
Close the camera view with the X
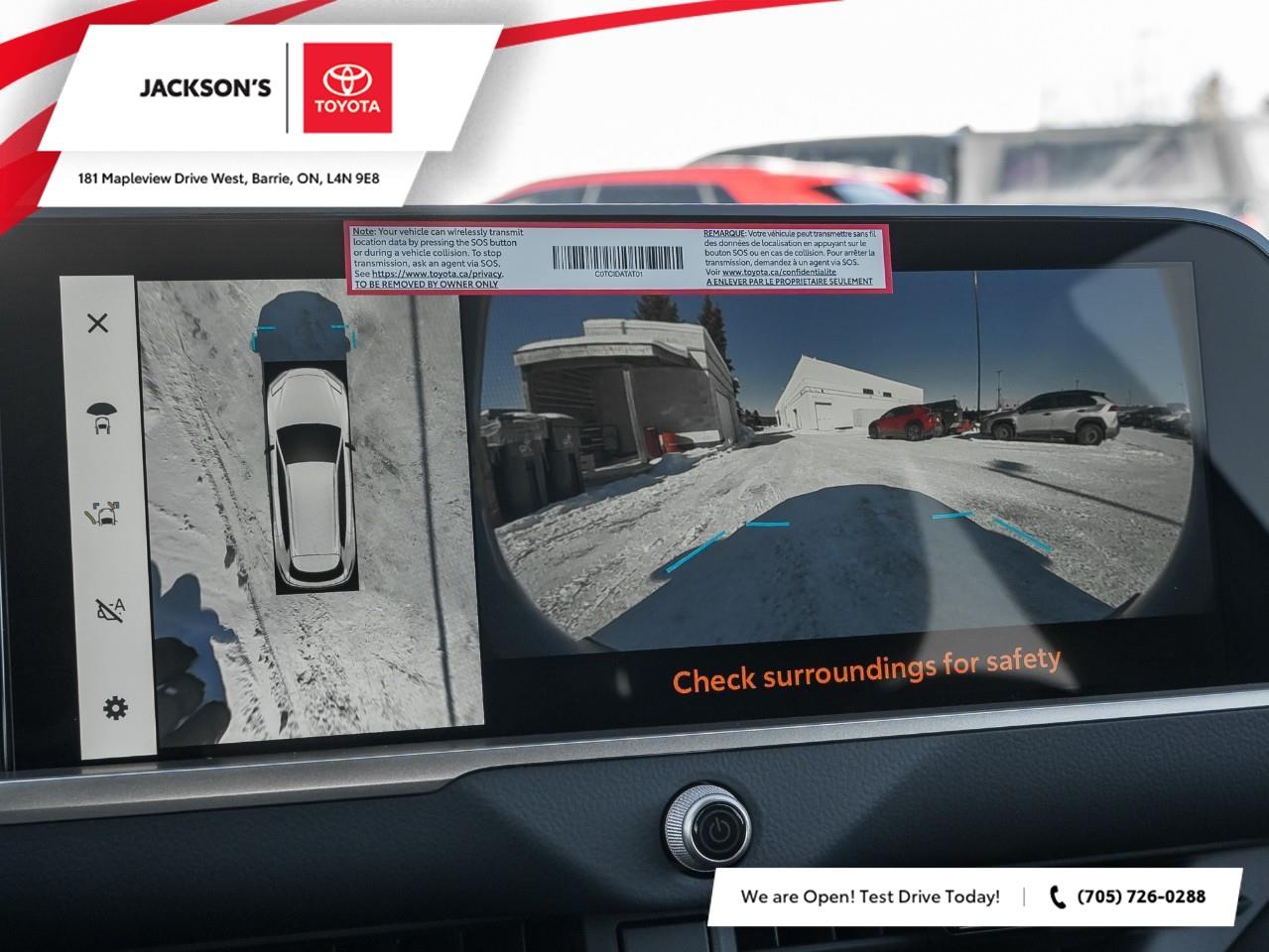point(97,322)
